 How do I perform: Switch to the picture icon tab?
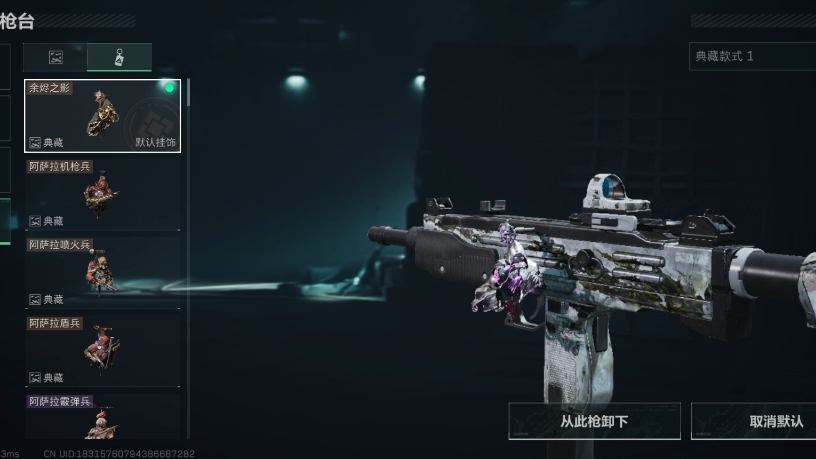pos(56,57)
